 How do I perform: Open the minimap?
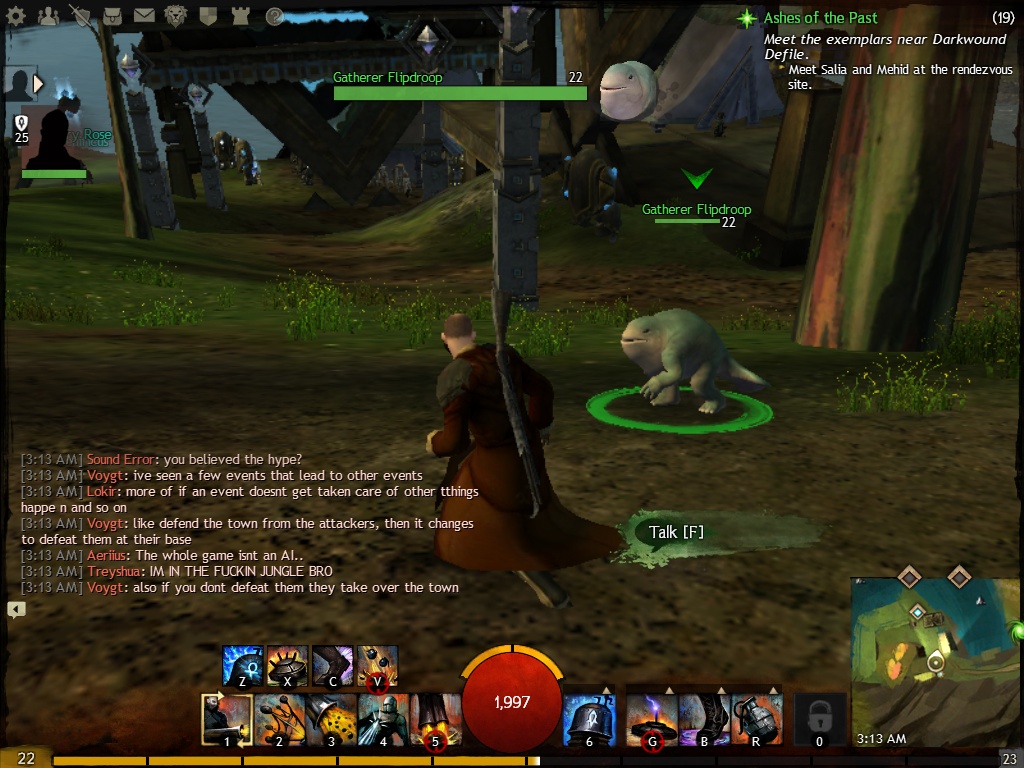(x=930, y=660)
